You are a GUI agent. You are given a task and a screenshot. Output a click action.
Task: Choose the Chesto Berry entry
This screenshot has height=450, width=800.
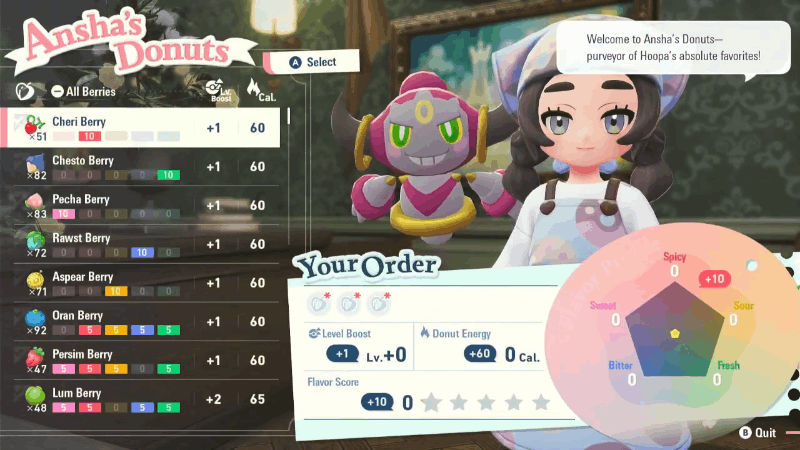[140, 166]
